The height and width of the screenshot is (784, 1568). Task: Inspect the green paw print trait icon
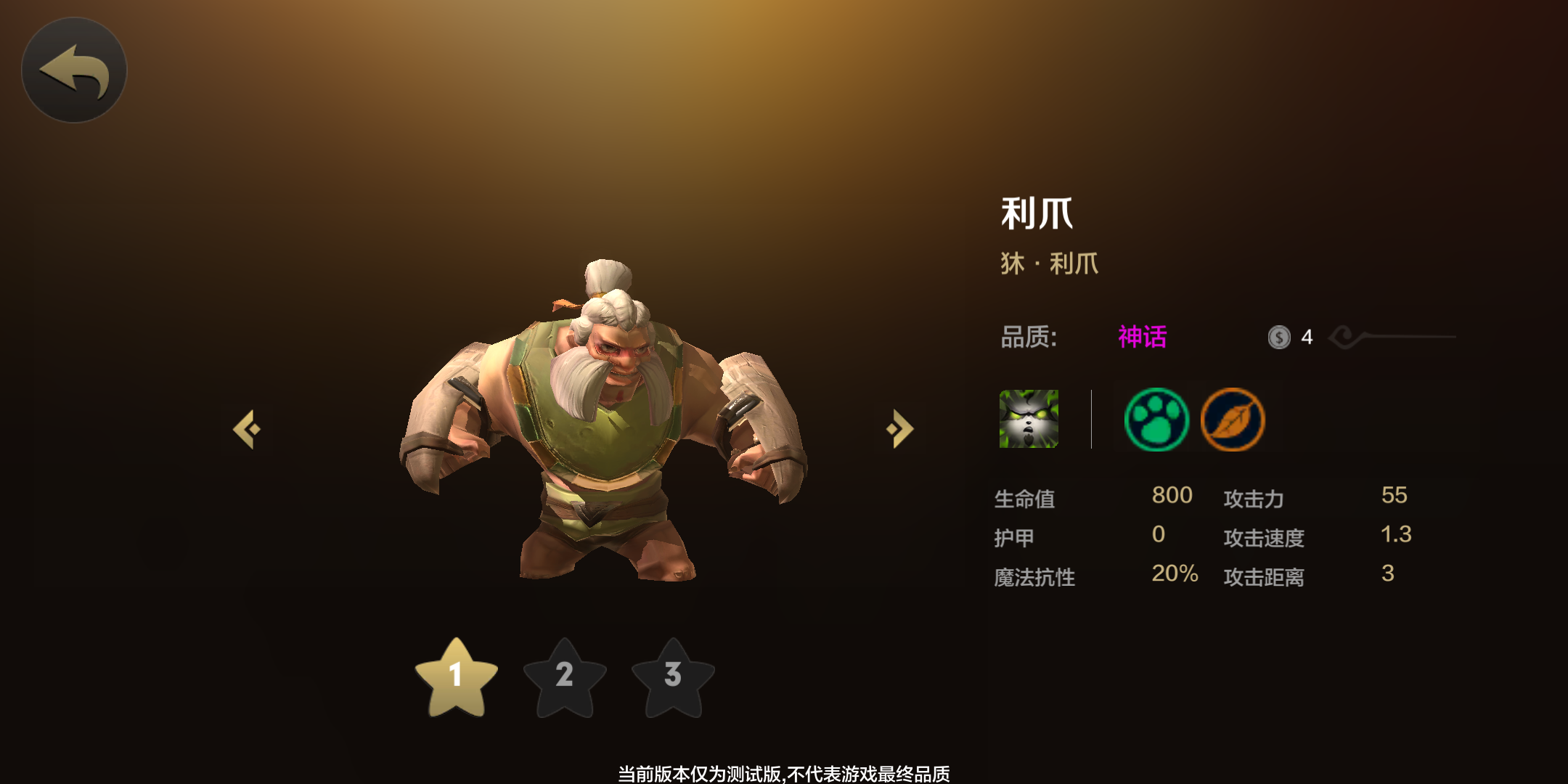click(x=1156, y=420)
